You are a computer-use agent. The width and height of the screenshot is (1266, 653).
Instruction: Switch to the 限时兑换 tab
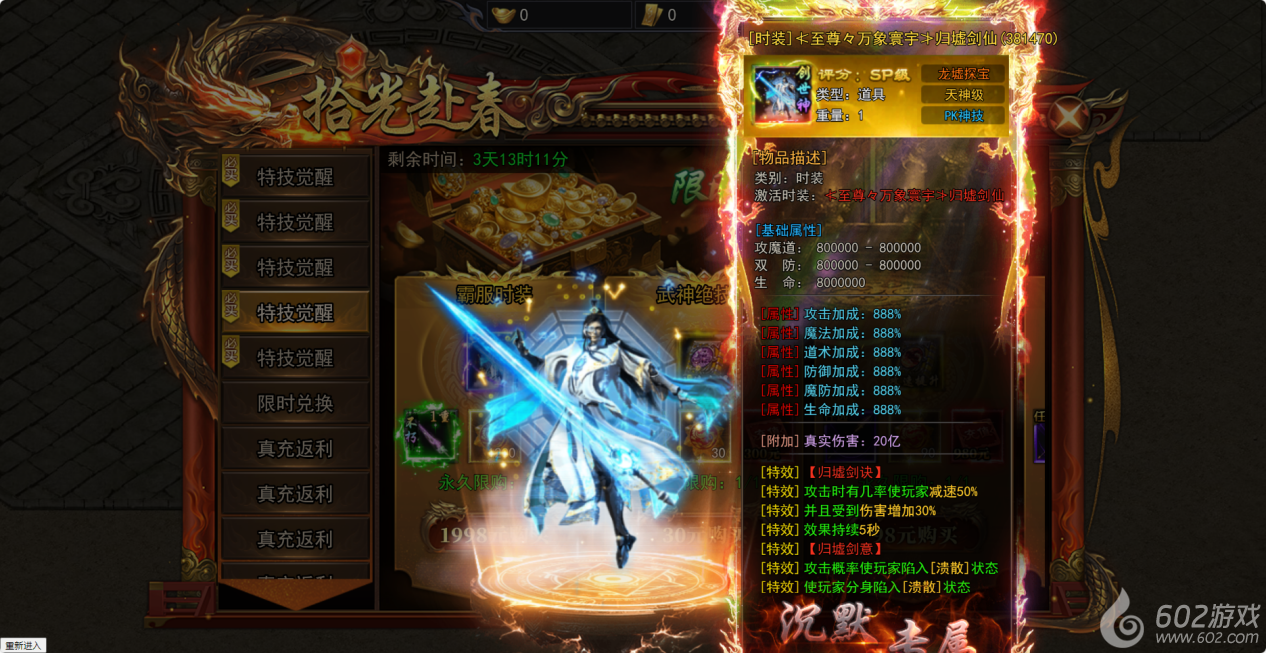point(295,404)
